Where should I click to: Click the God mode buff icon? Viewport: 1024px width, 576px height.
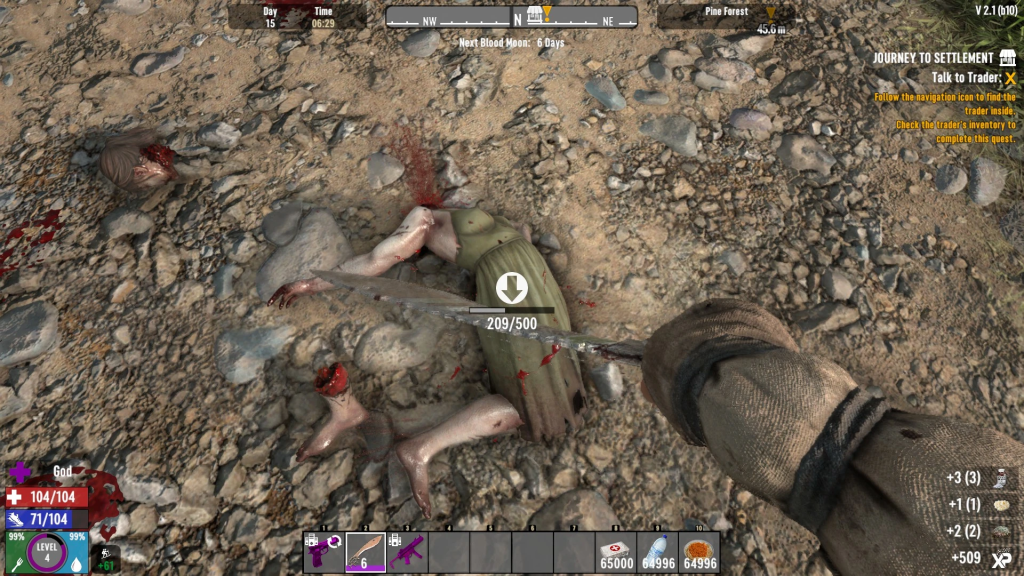pyautogui.click(x=20, y=472)
